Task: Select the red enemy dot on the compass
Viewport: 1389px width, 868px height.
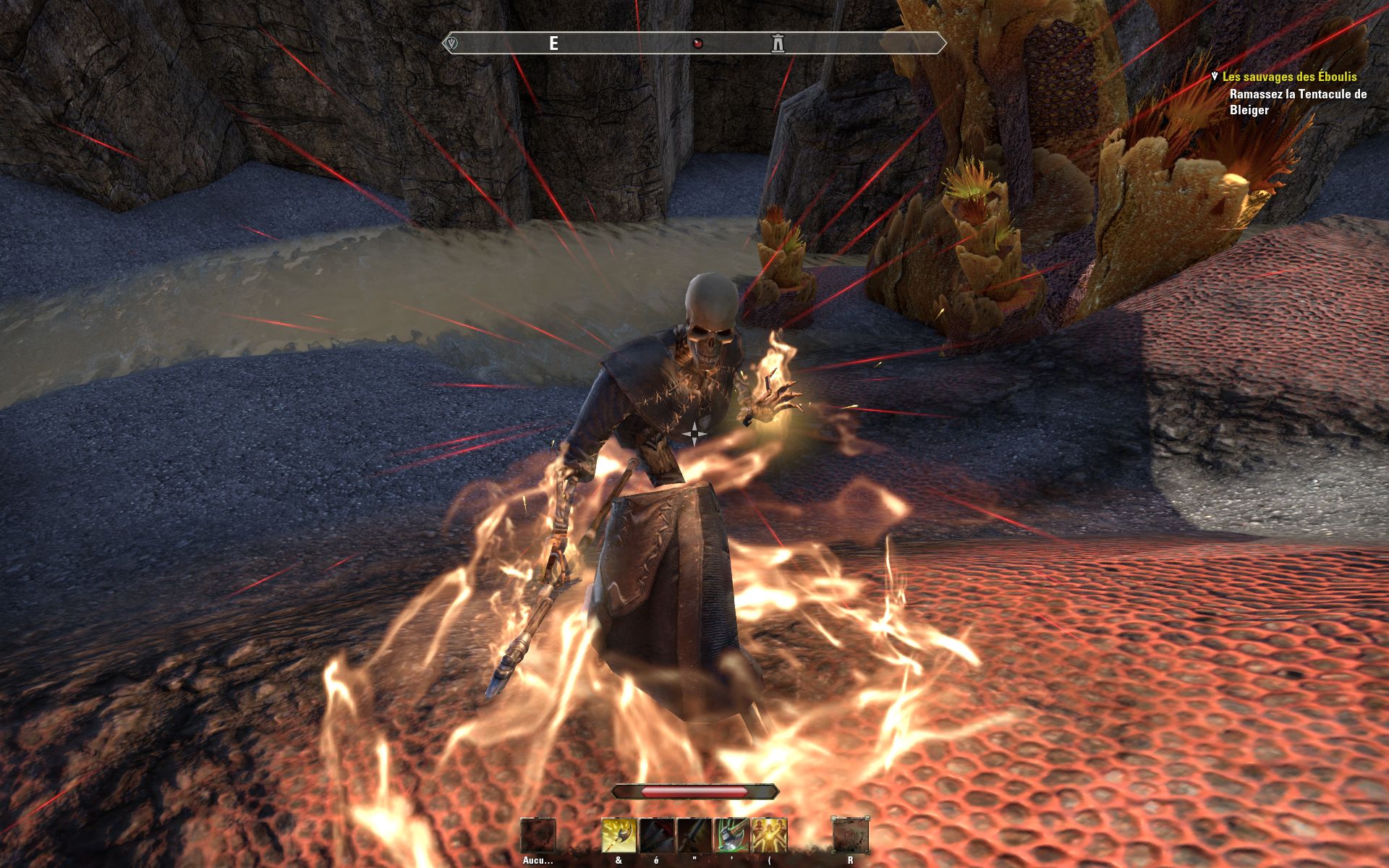Action: [697, 43]
